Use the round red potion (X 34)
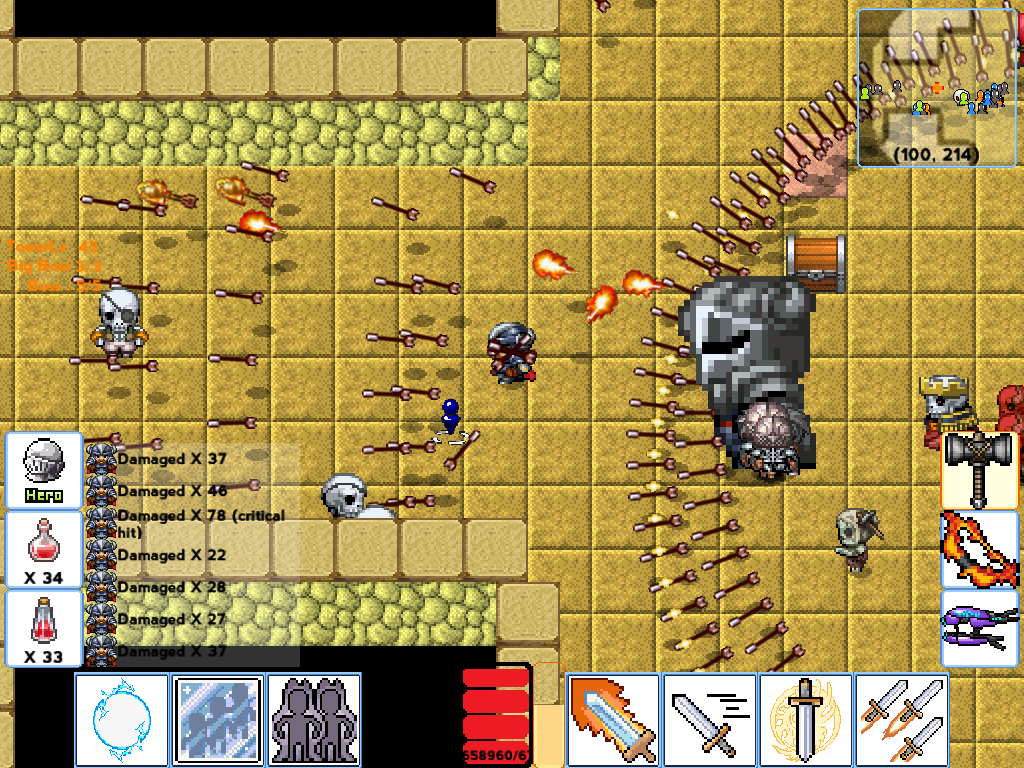Screen dimensions: 1024x768 [x=44, y=549]
